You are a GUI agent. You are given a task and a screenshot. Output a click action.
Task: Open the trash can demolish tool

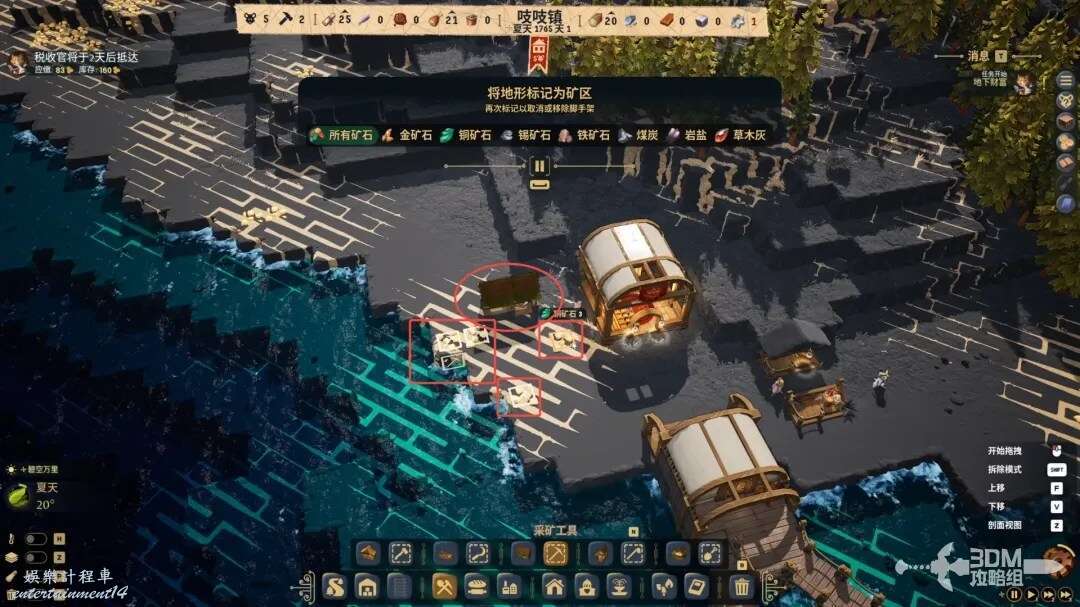pos(741,587)
